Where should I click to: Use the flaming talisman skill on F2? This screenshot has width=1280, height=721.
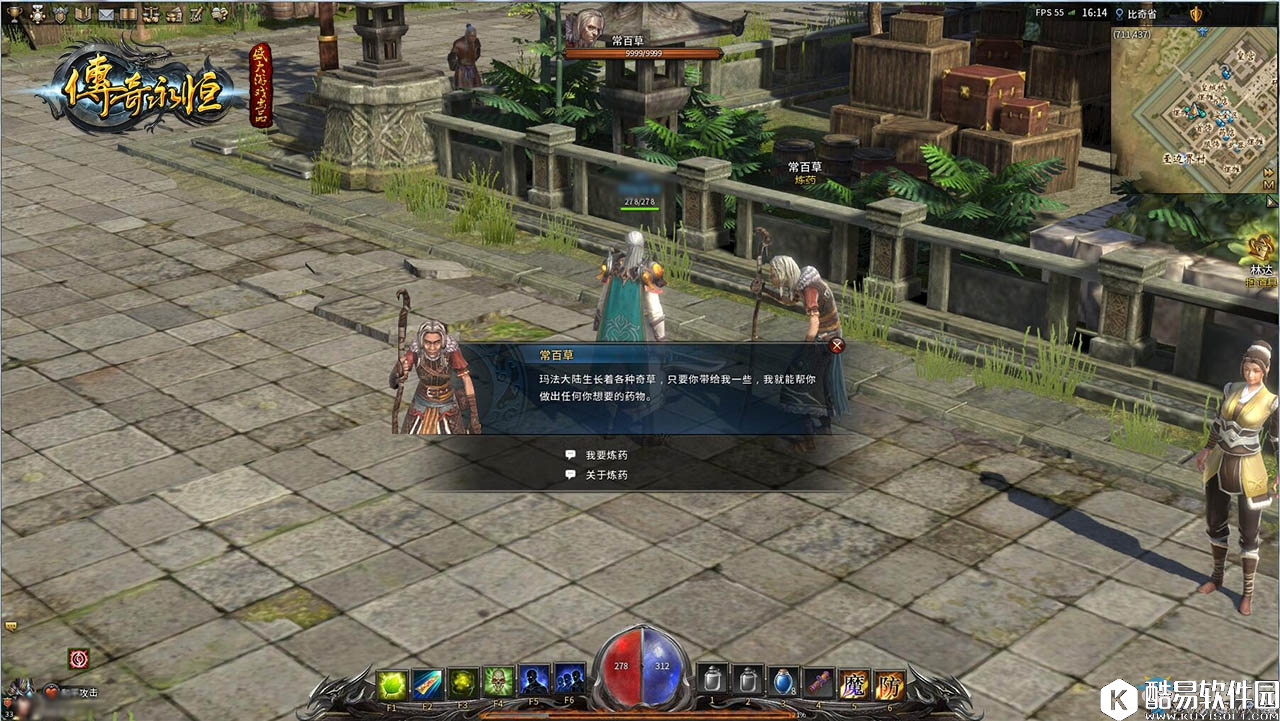coord(427,683)
